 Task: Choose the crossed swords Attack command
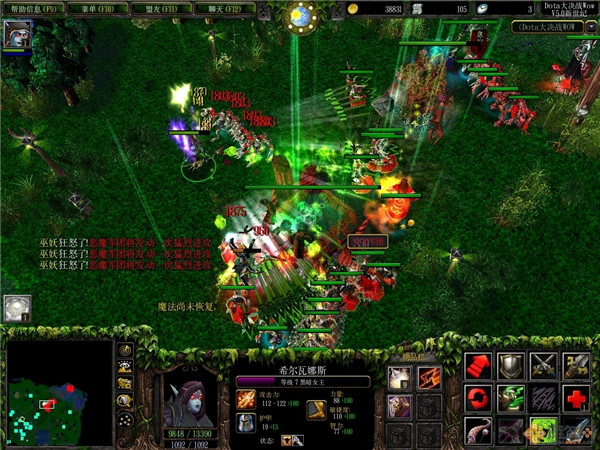click(x=545, y=365)
